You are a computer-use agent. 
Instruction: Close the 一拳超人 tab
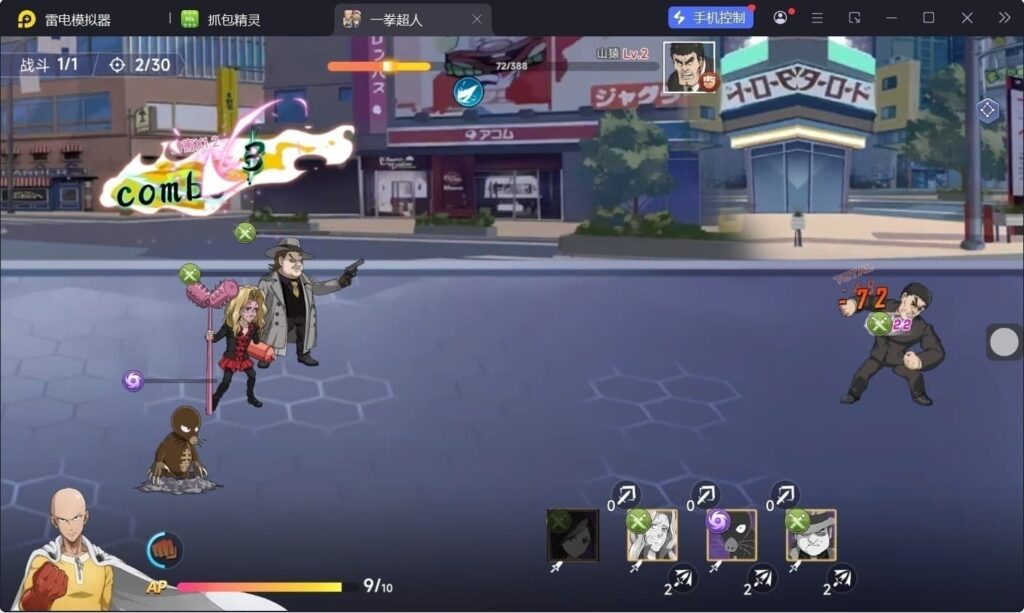pyautogui.click(x=477, y=19)
